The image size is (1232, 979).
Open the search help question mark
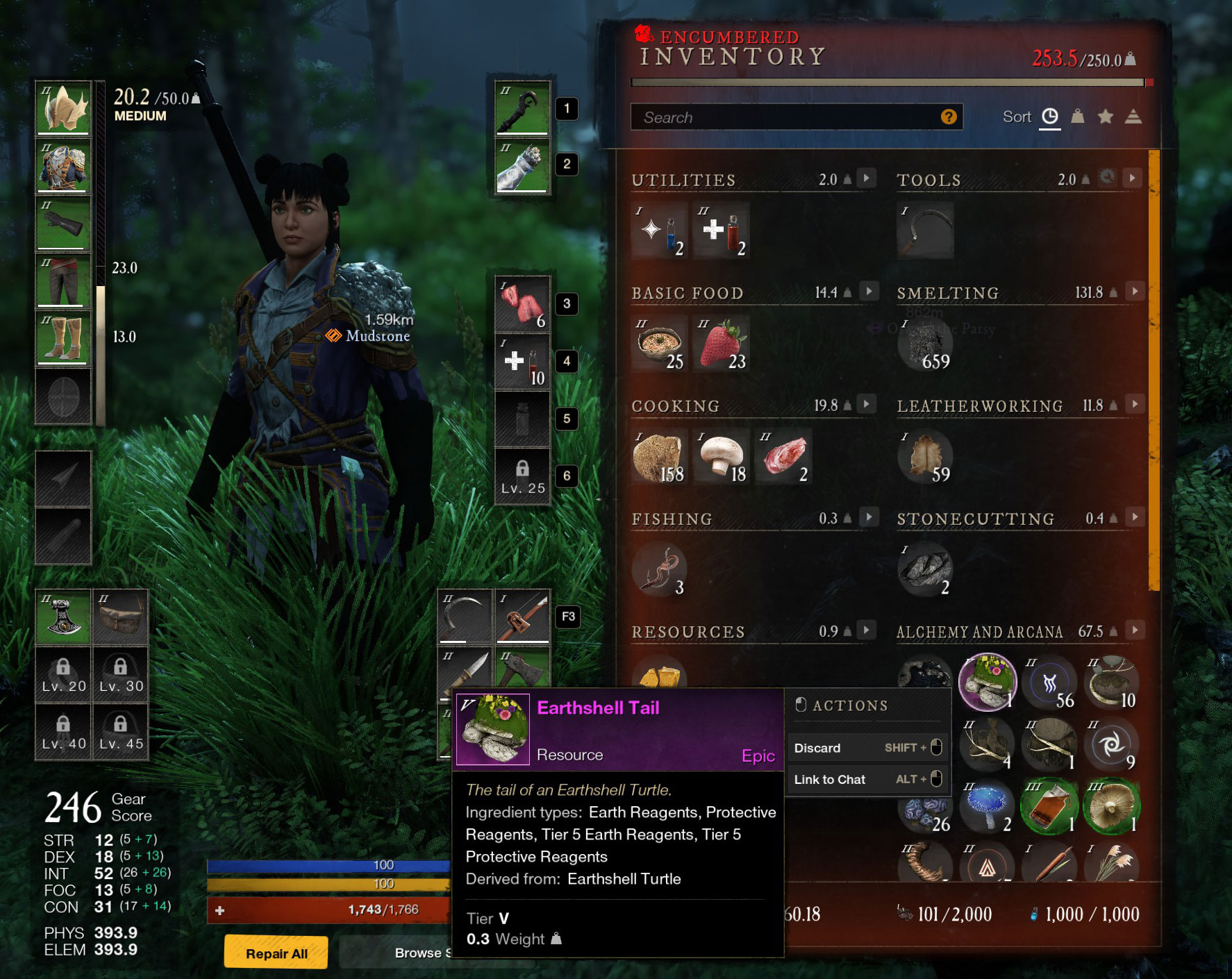949,117
